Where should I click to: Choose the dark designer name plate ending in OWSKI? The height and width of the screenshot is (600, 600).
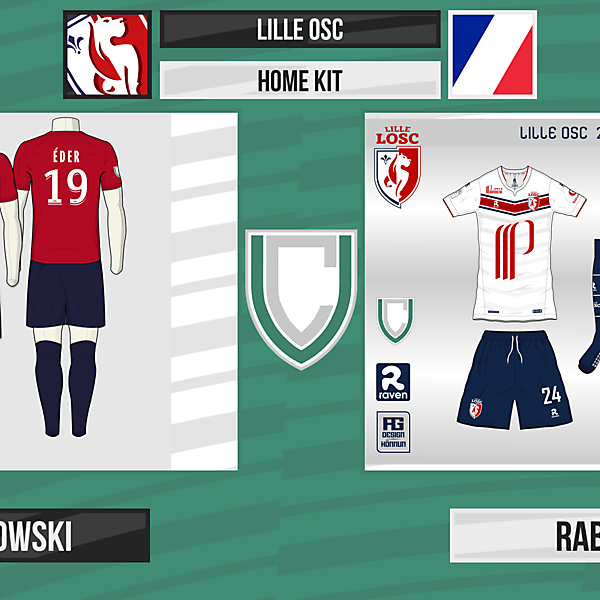[x=74, y=536]
